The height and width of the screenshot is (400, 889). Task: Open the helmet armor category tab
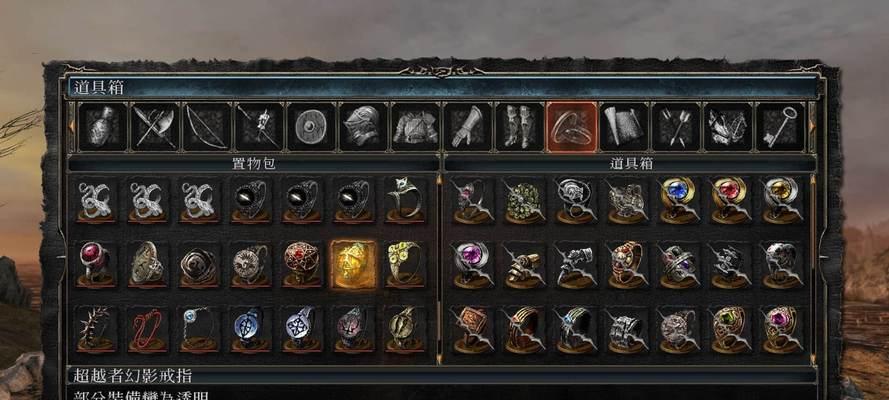(x=363, y=127)
